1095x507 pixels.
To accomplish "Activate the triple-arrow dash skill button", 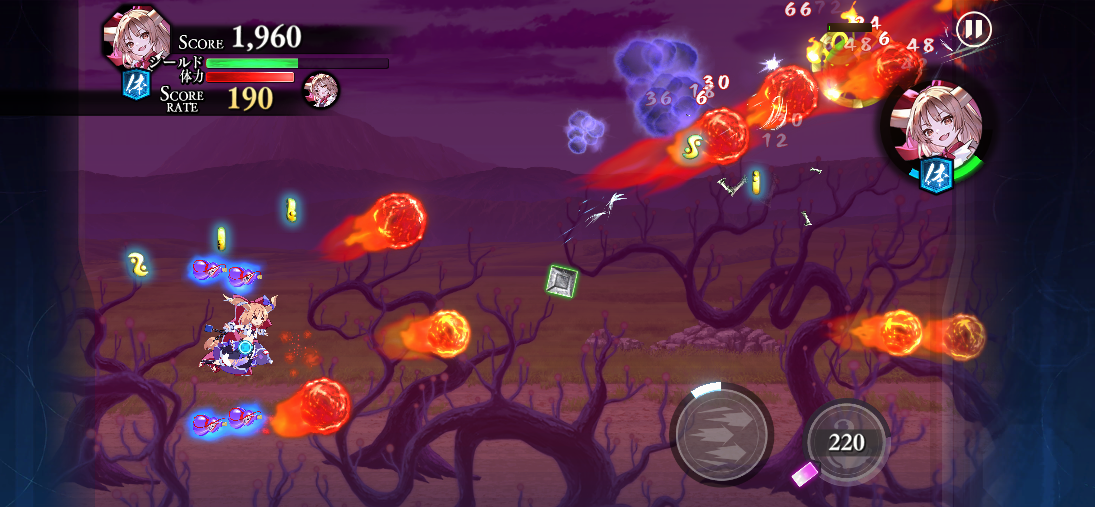I will 721,433.
